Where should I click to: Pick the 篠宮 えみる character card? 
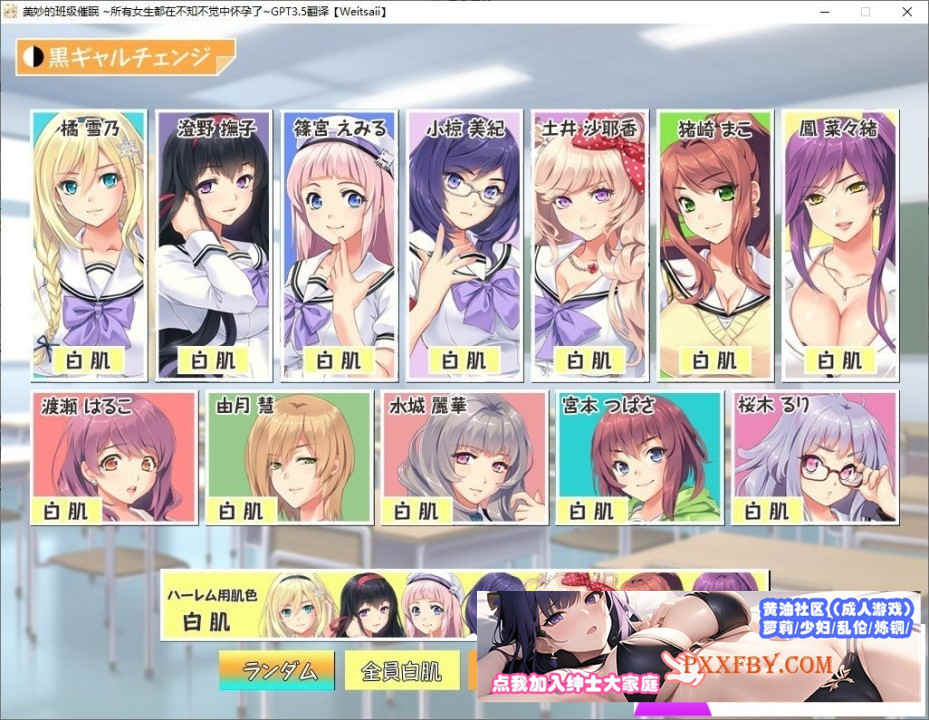[x=337, y=245]
